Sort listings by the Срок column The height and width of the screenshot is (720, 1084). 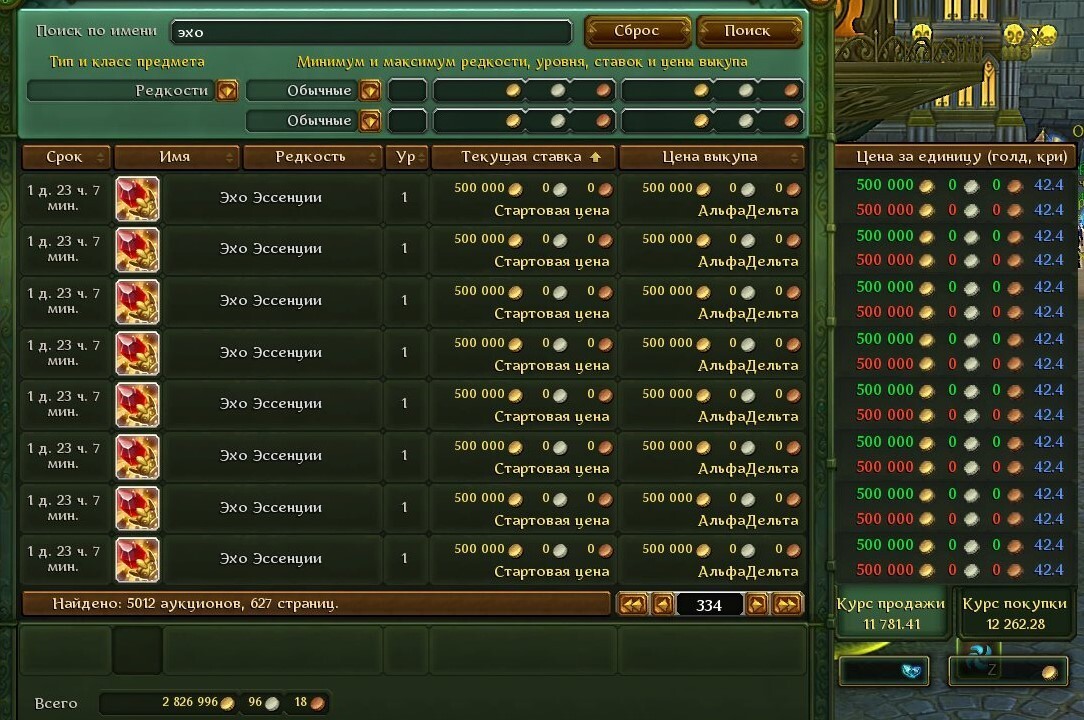click(66, 157)
